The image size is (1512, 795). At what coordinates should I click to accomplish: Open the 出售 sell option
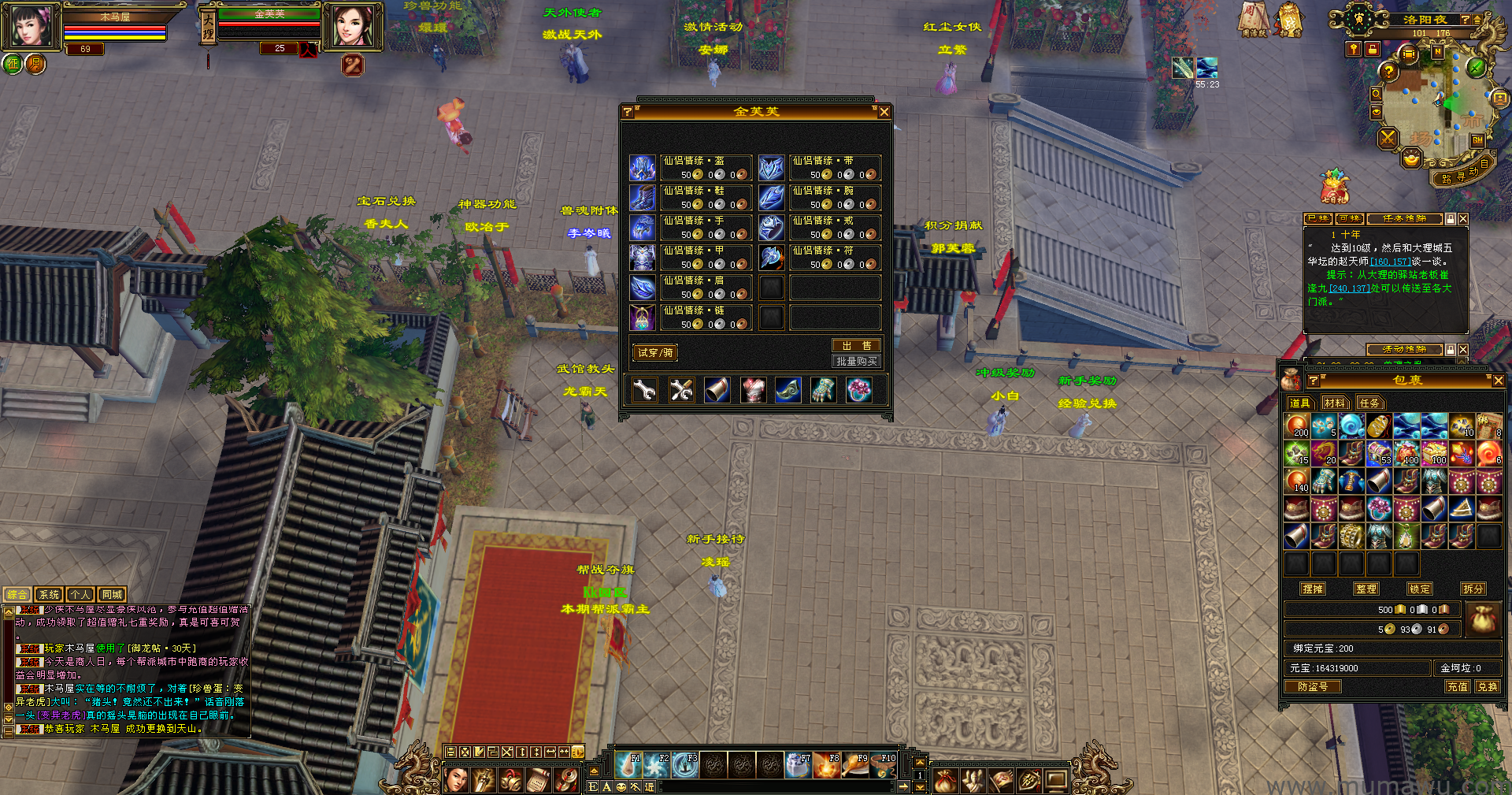[x=856, y=346]
